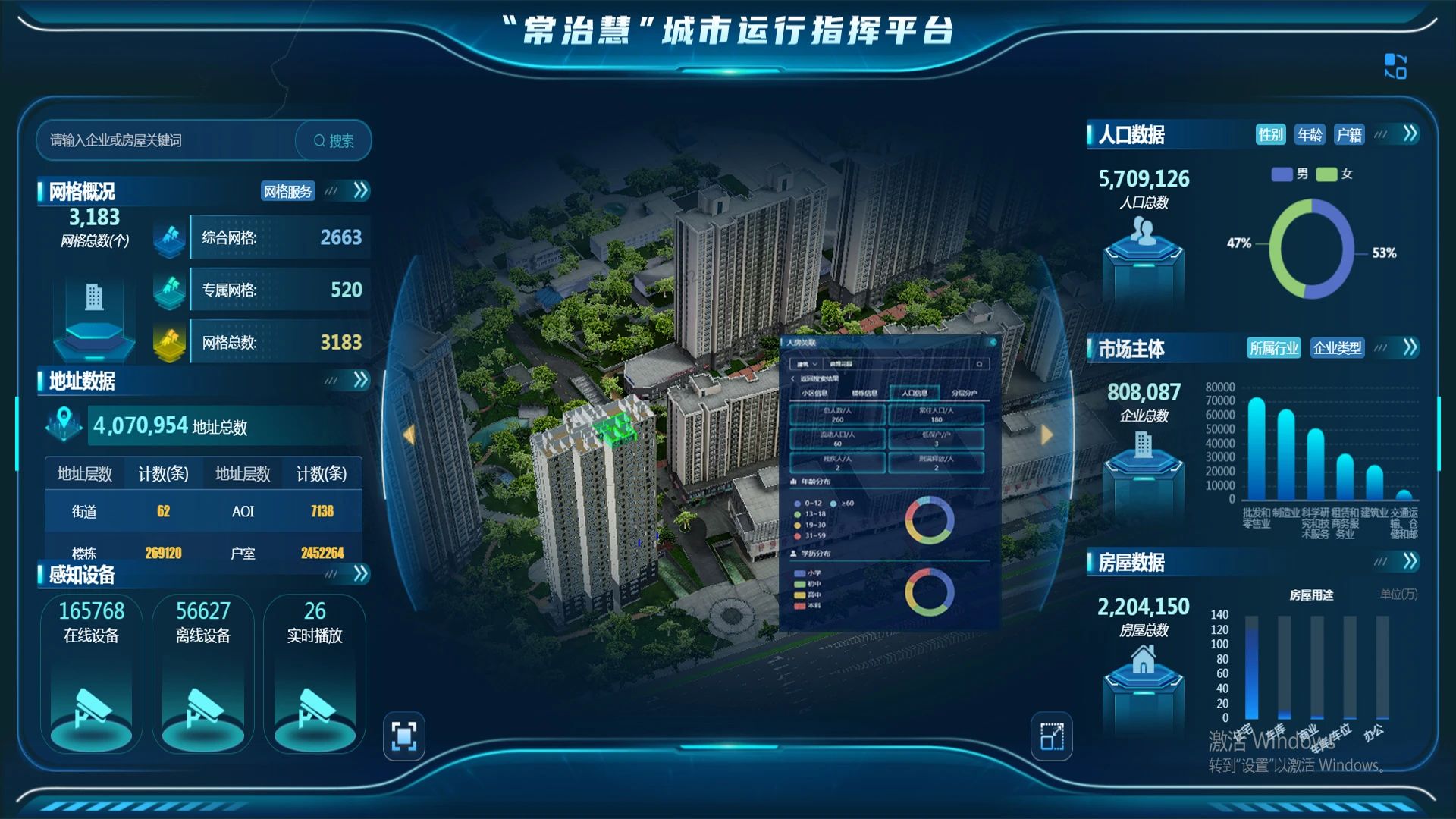Expand the 网格概况 panel with its double arrow
The image size is (1456, 819).
click(x=361, y=190)
